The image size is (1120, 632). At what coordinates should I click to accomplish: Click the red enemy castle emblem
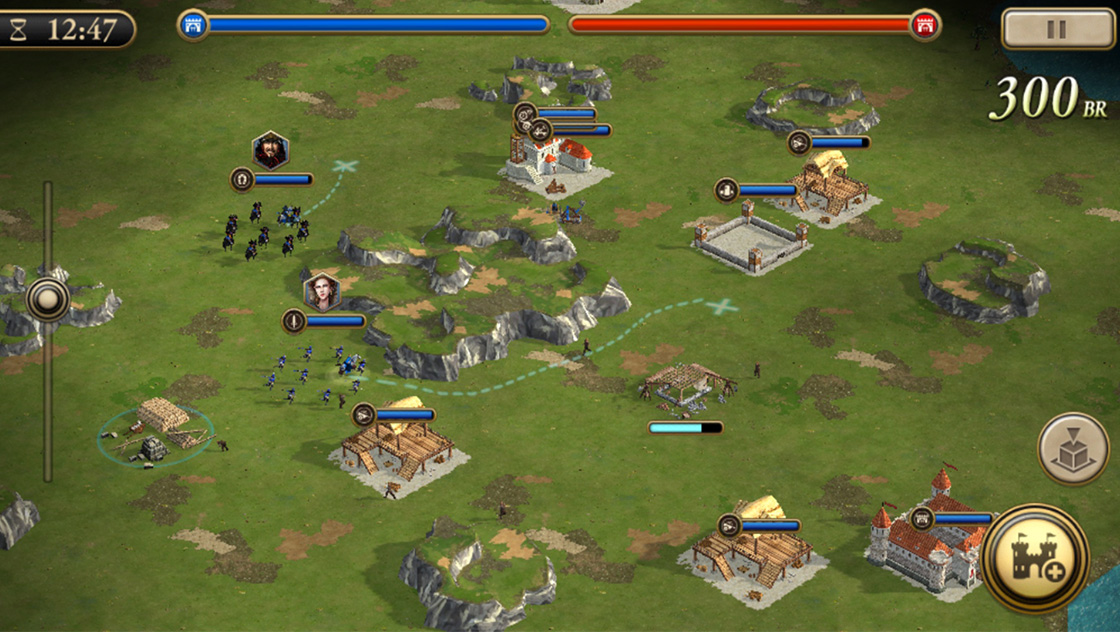pyautogui.click(x=925, y=25)
